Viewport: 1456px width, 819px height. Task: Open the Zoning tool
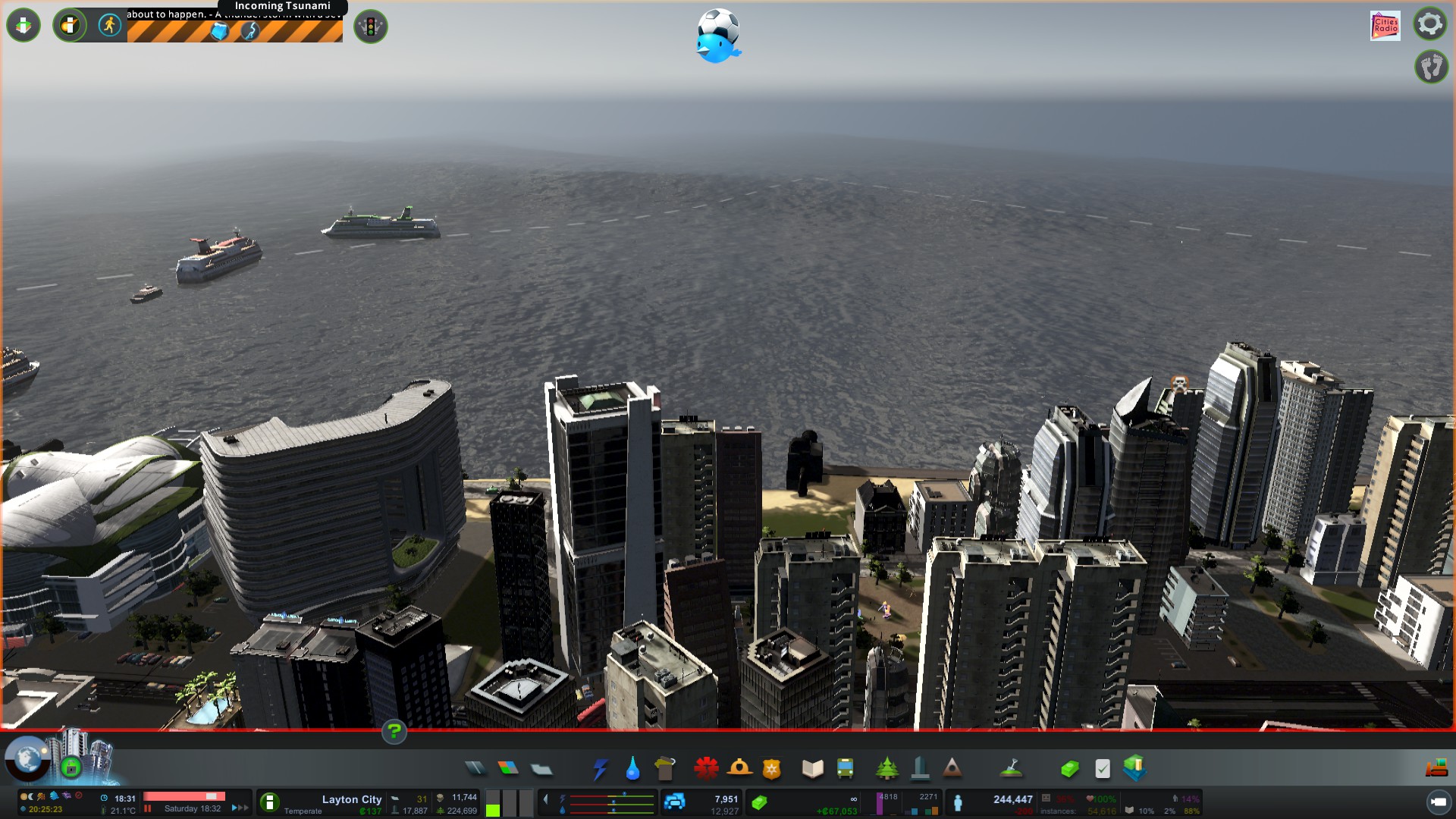click(x=508, y=769)
